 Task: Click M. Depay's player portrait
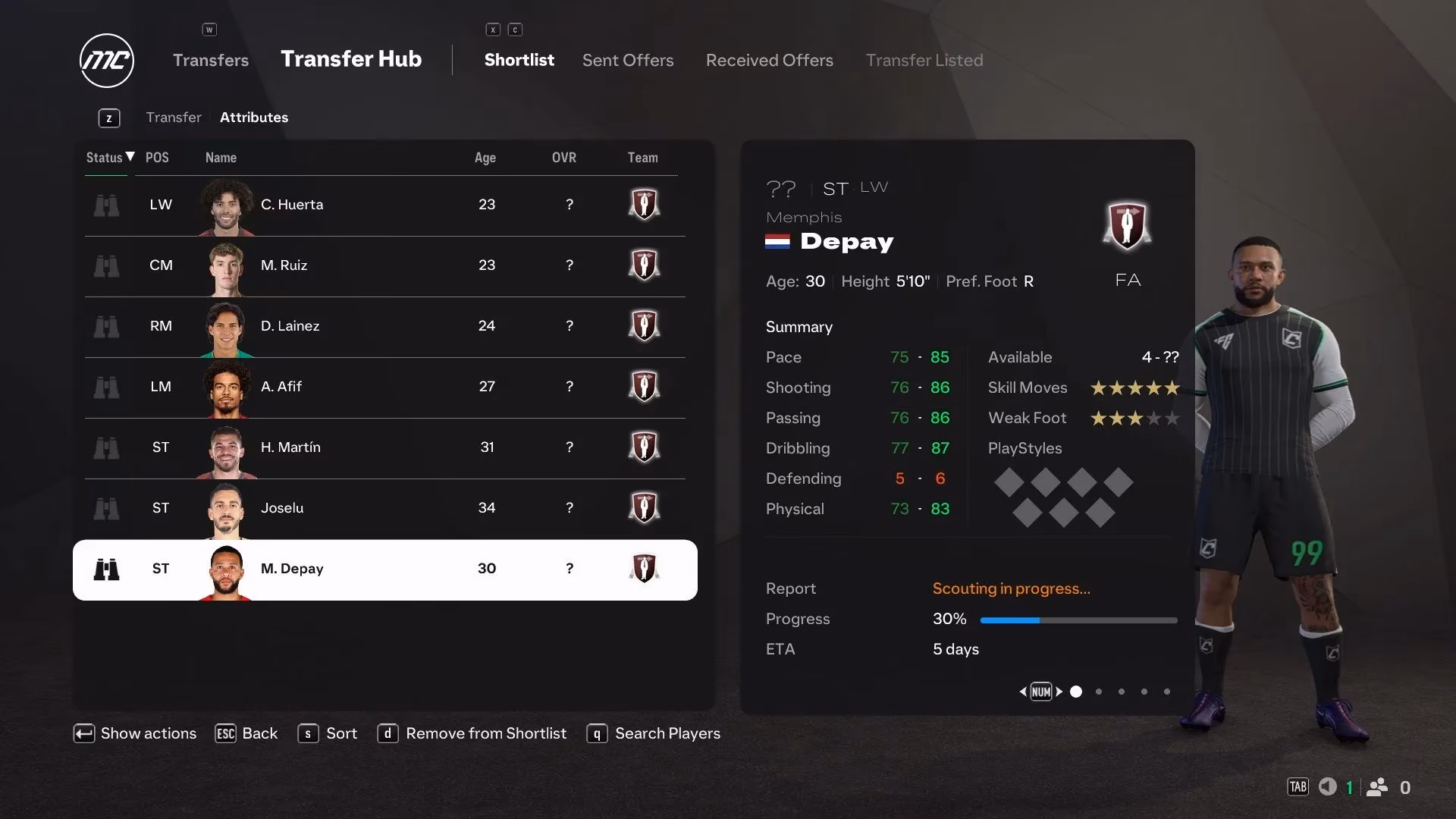coord(225,569)
